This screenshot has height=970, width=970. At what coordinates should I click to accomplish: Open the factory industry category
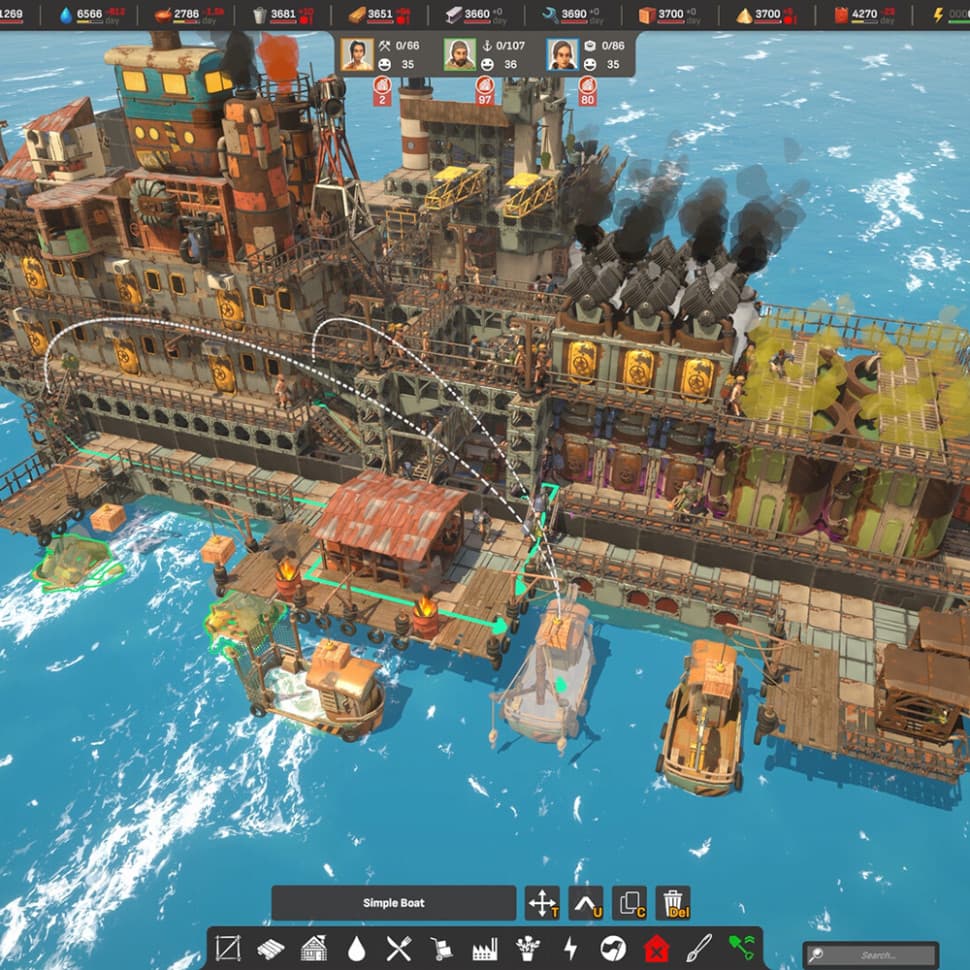click(484, 948)
